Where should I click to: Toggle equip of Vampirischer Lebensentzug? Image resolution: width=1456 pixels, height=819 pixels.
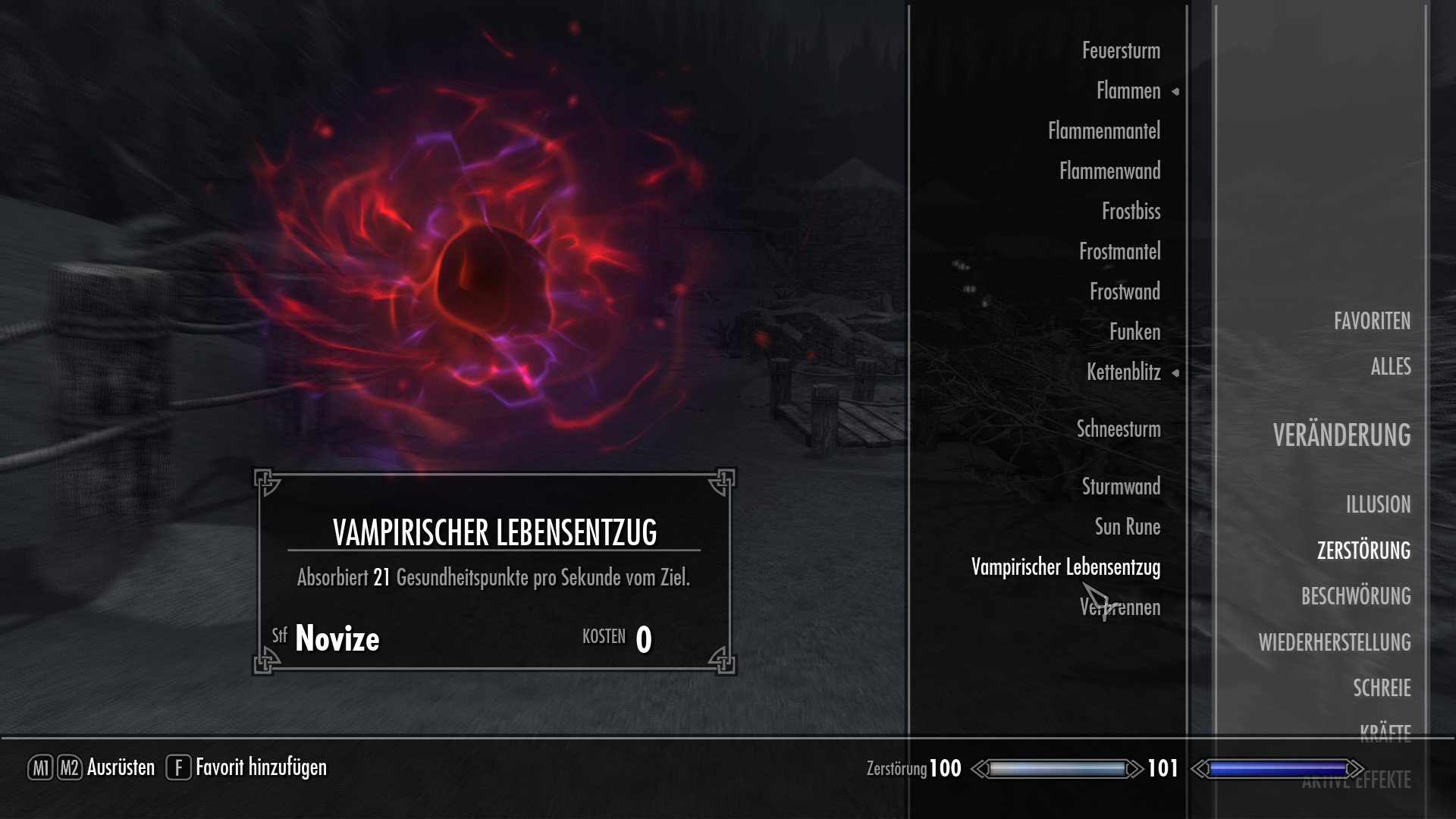[1065, 566]
